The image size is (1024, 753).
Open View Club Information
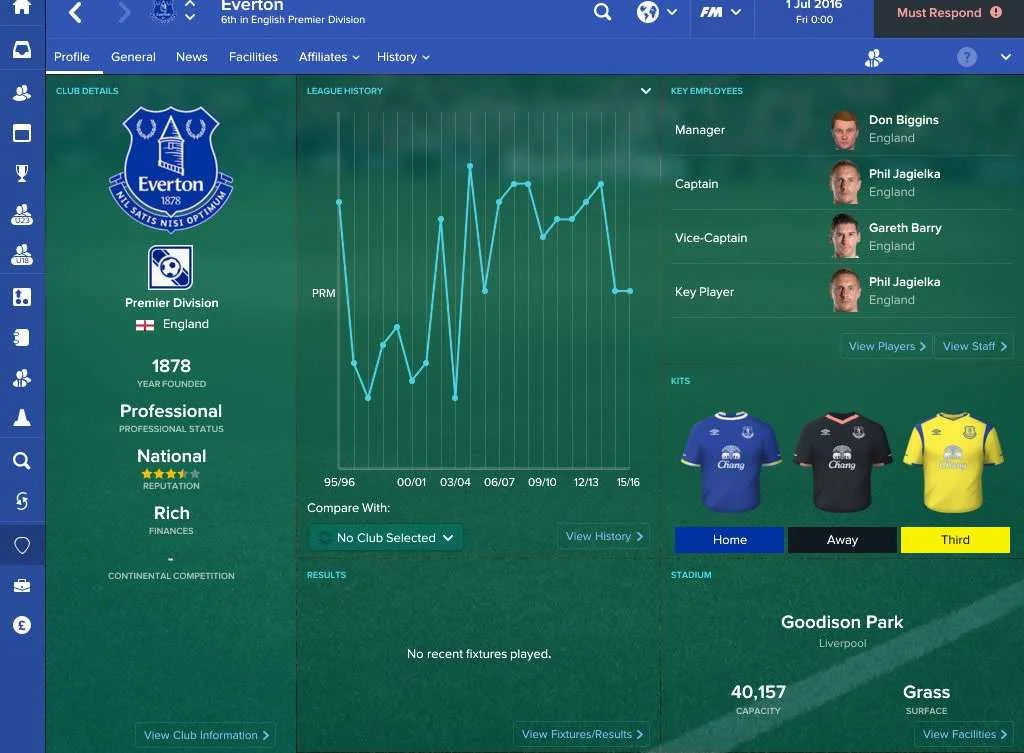tap(206, 735)
